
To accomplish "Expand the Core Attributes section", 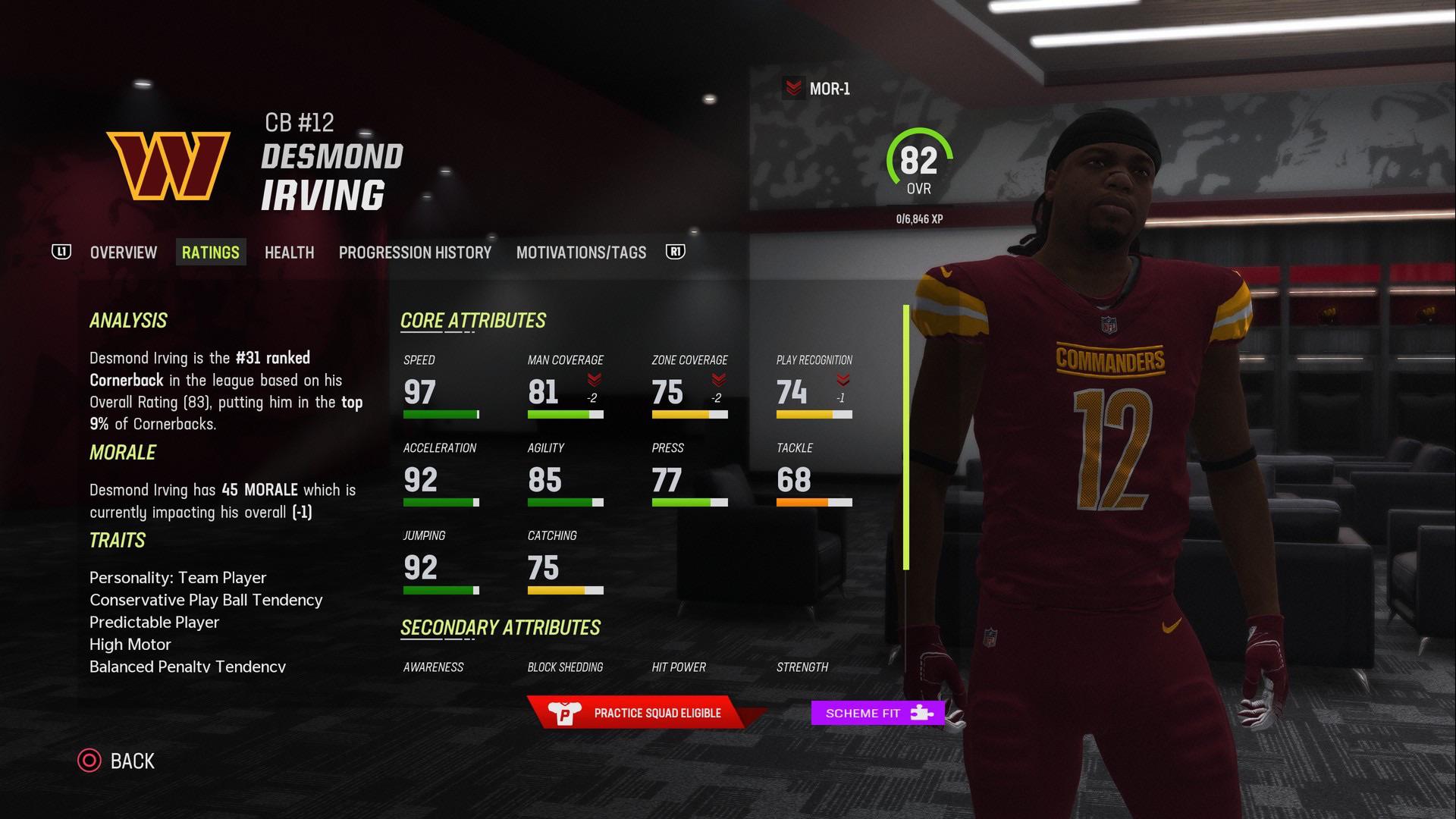I will pyautogui.click(x=473, y=320).
